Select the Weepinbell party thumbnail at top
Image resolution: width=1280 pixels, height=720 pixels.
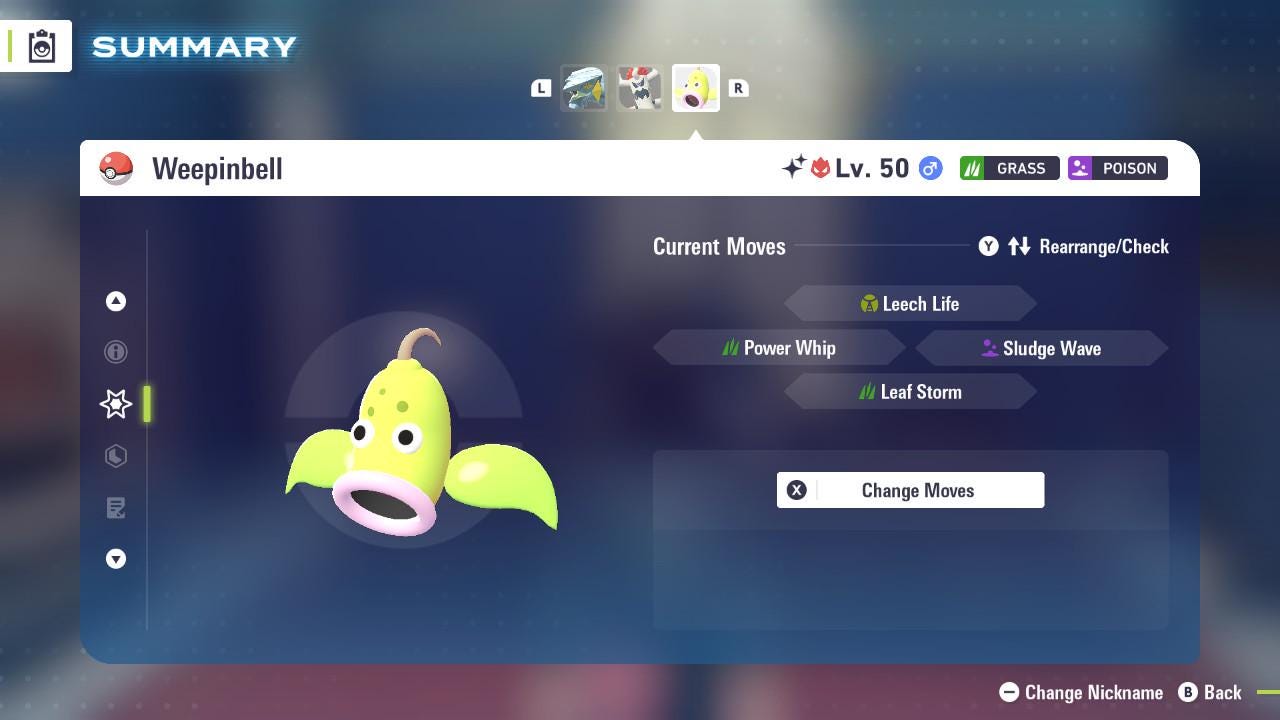click(696, 87)
